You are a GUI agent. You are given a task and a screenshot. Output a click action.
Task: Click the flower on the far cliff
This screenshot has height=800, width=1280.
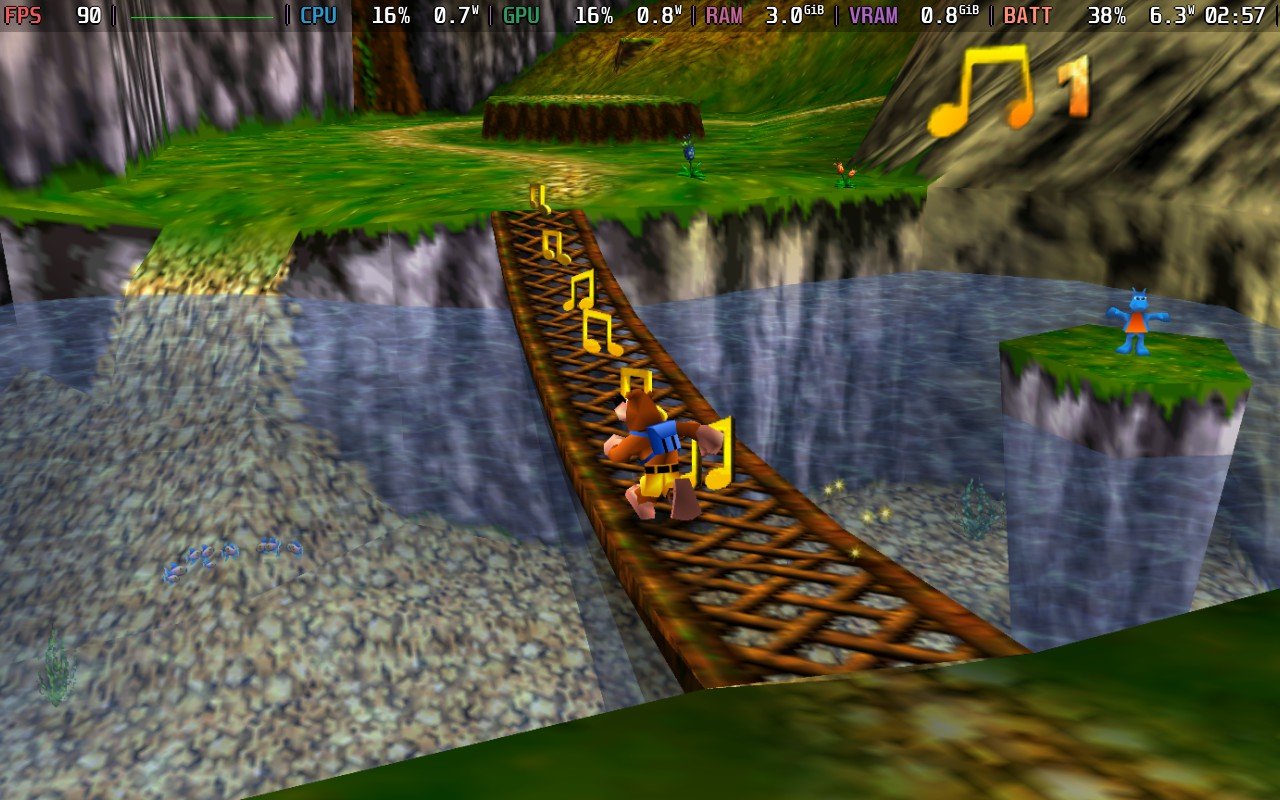click(x=845, y=170)
